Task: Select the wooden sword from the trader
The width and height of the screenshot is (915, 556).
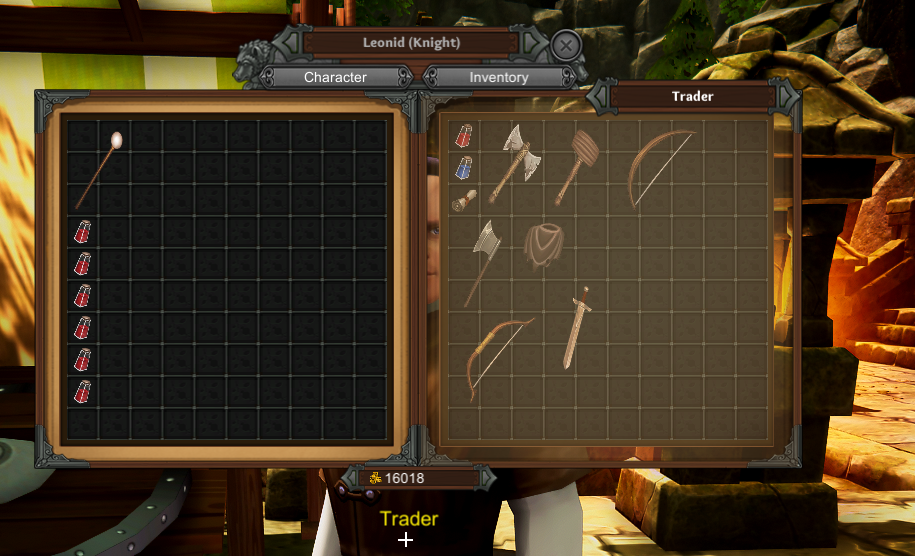Action: pos(576,329)
